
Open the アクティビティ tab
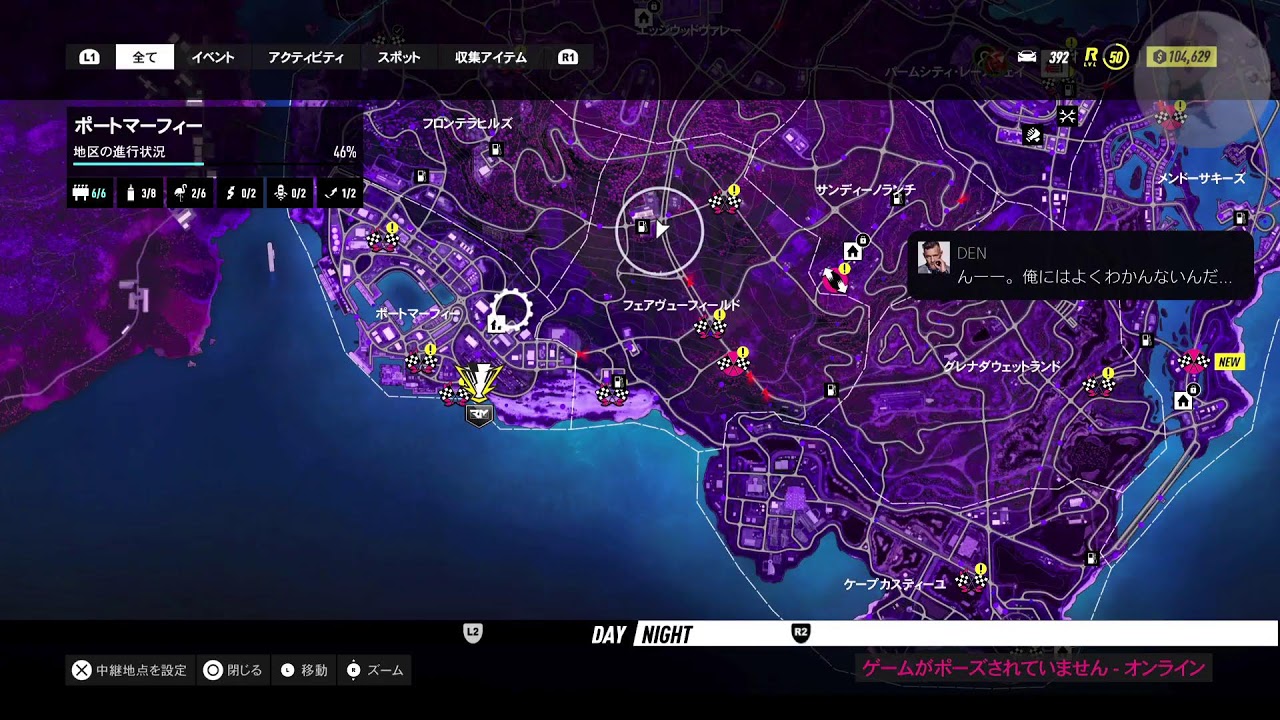click(305, 57)
